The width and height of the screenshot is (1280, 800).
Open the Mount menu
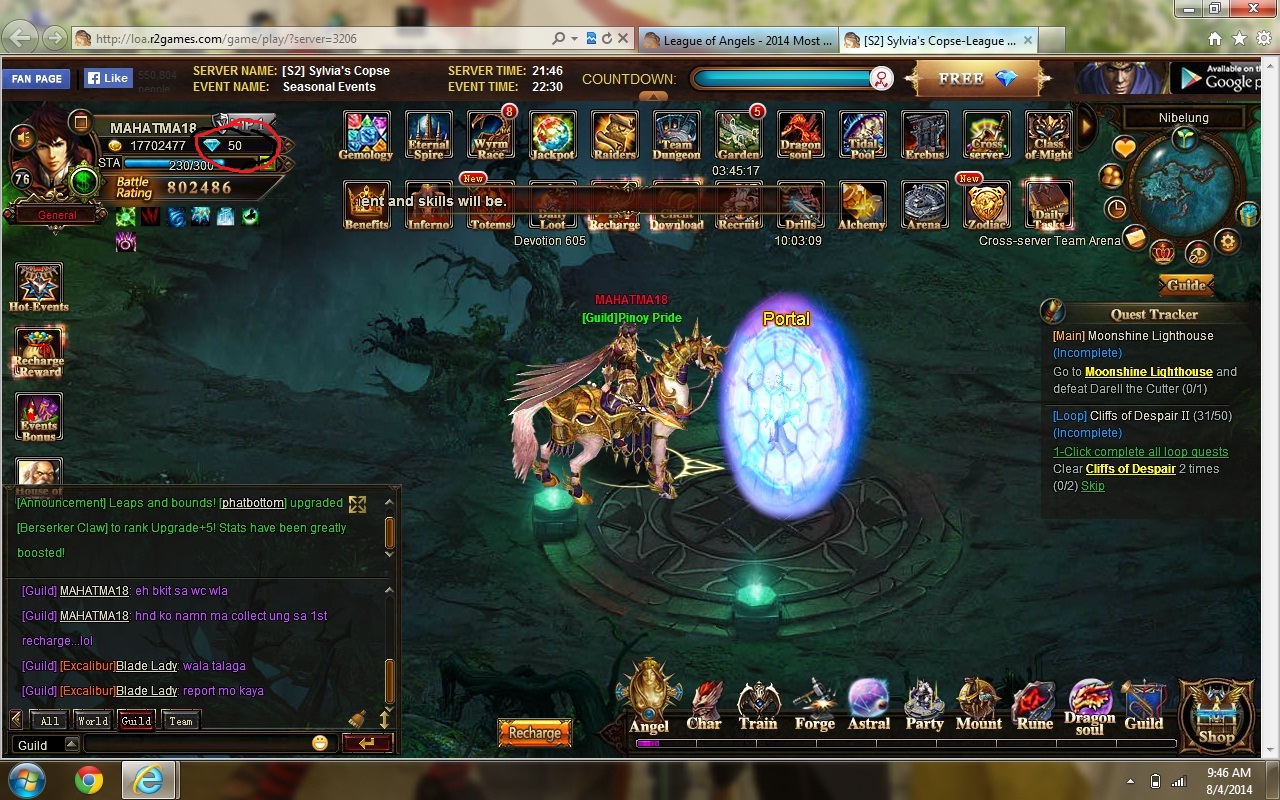coord(979,705)
